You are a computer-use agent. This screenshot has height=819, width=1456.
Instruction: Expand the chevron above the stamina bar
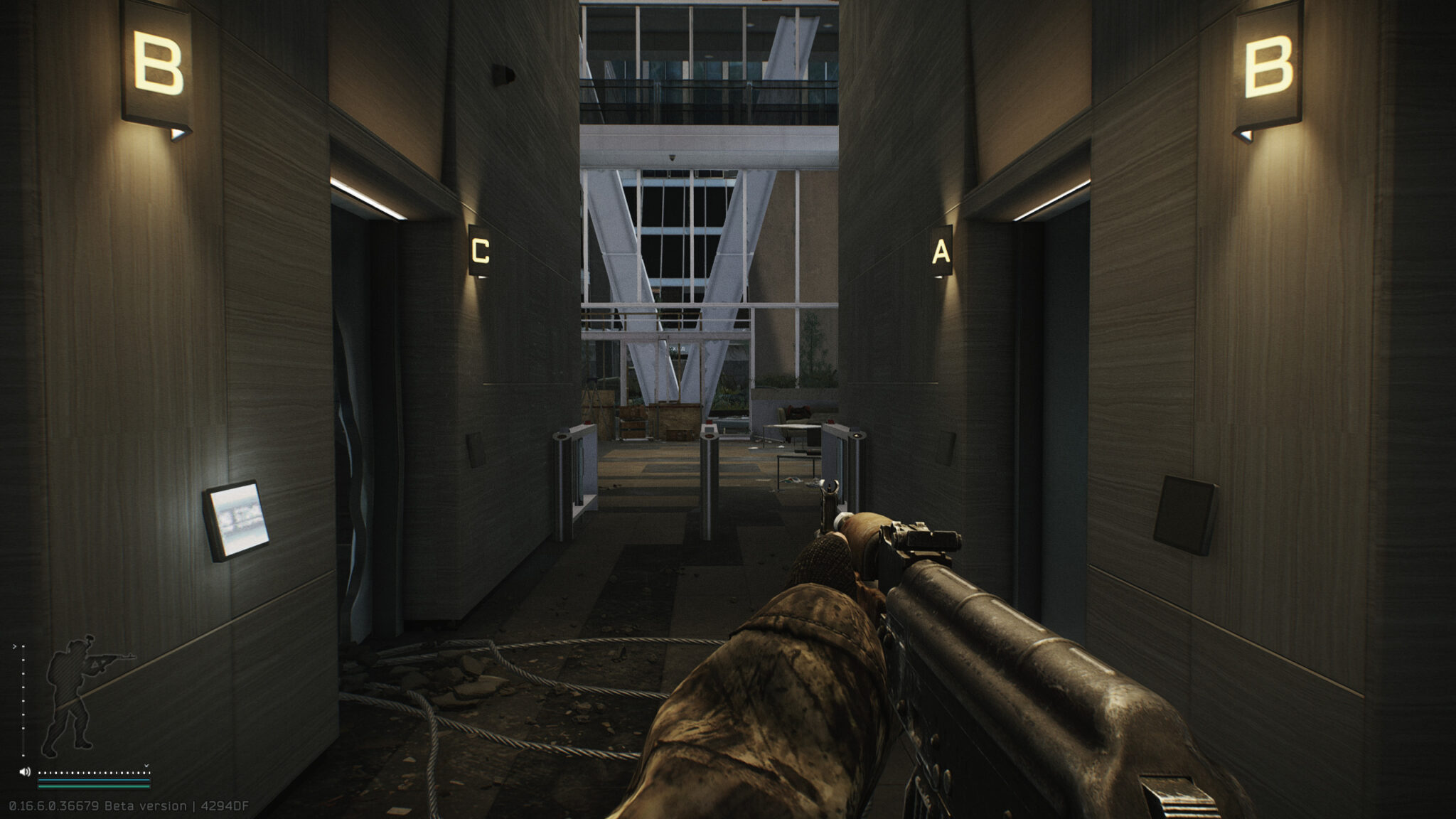(146, 765)
